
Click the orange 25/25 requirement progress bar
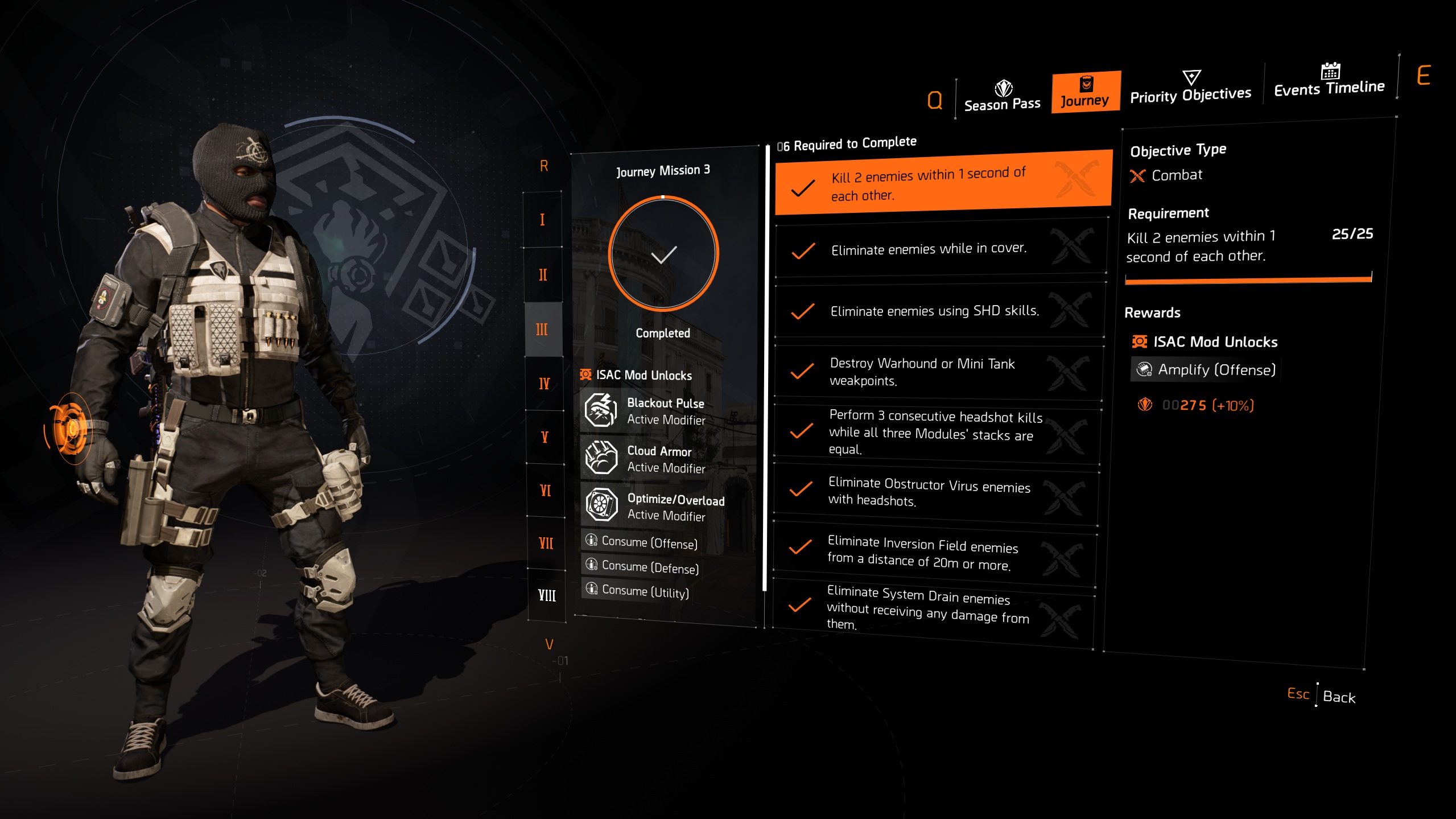tap(1247, 279)
